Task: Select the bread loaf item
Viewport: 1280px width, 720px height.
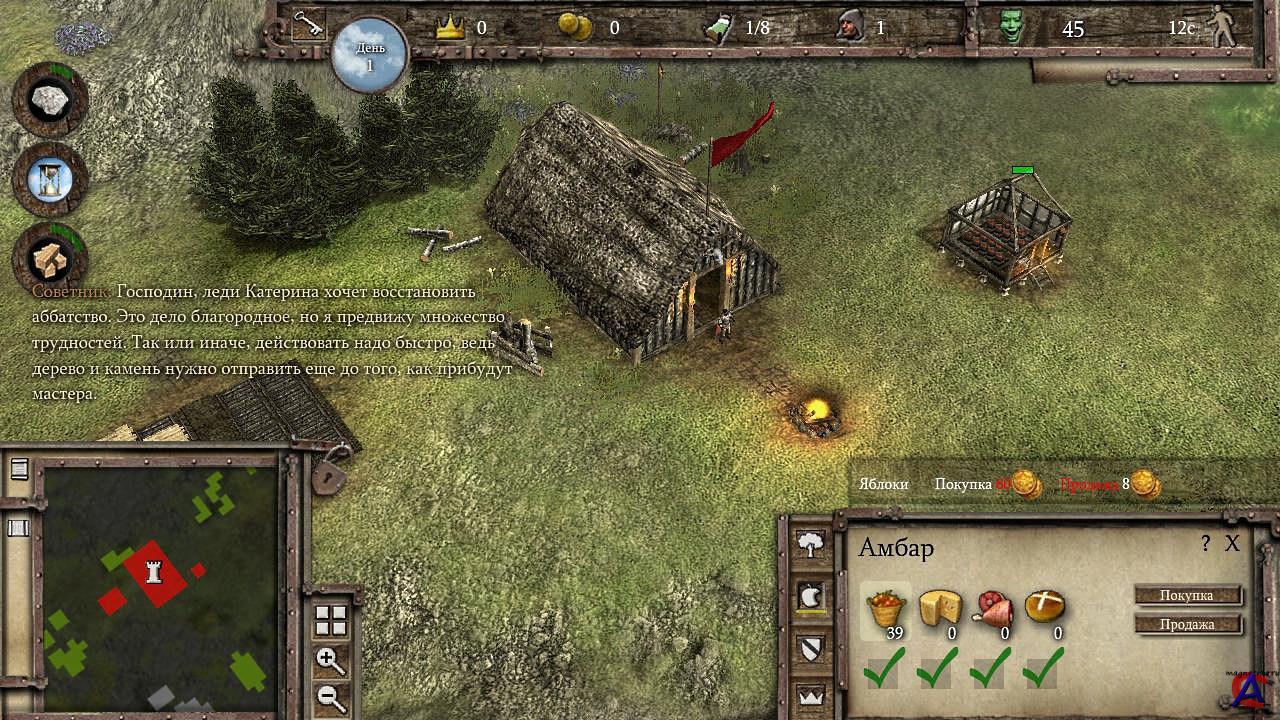Action: (x=1045, y=606)
